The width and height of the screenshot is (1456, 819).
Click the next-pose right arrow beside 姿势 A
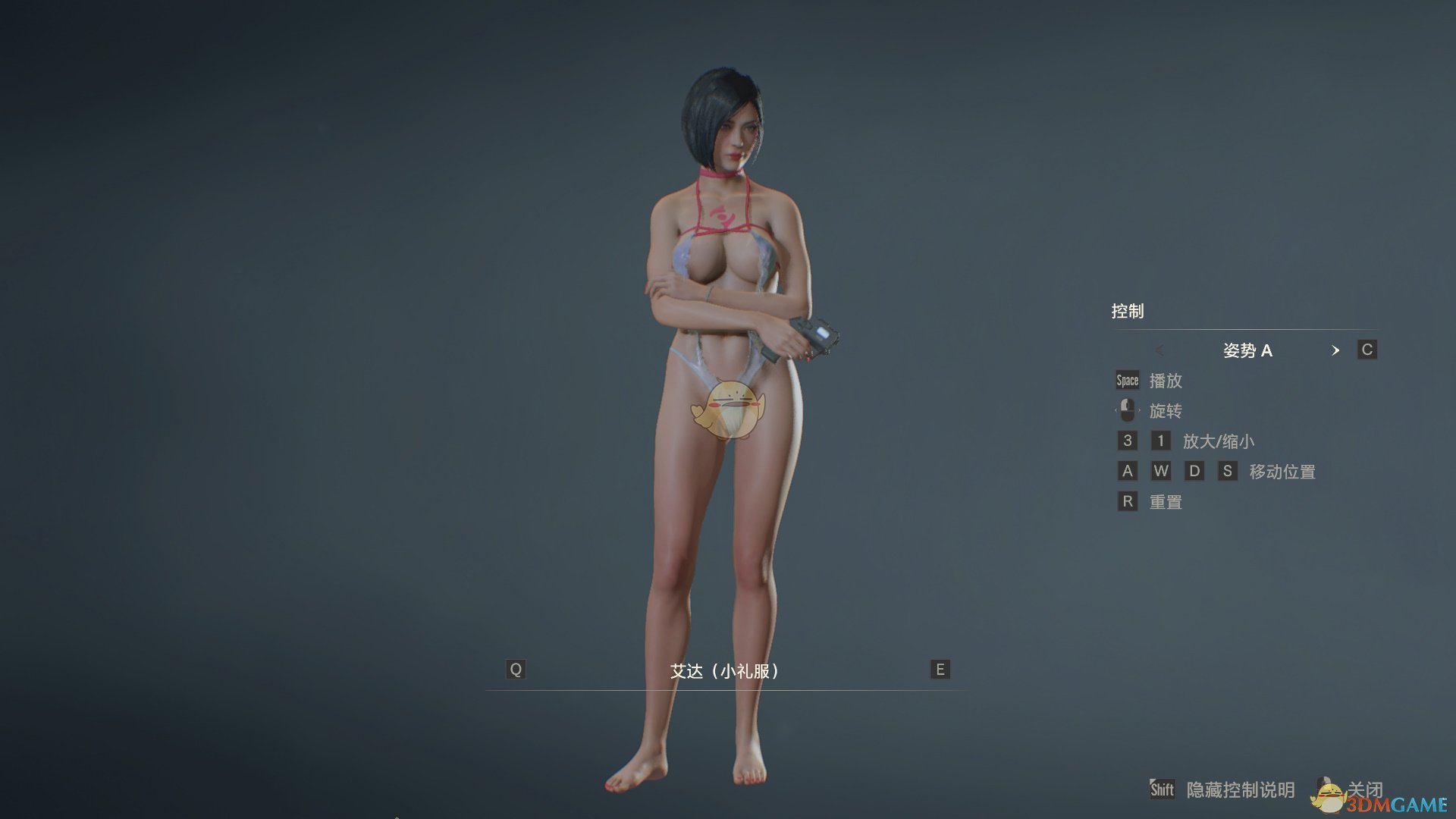tap(1337, 350)
